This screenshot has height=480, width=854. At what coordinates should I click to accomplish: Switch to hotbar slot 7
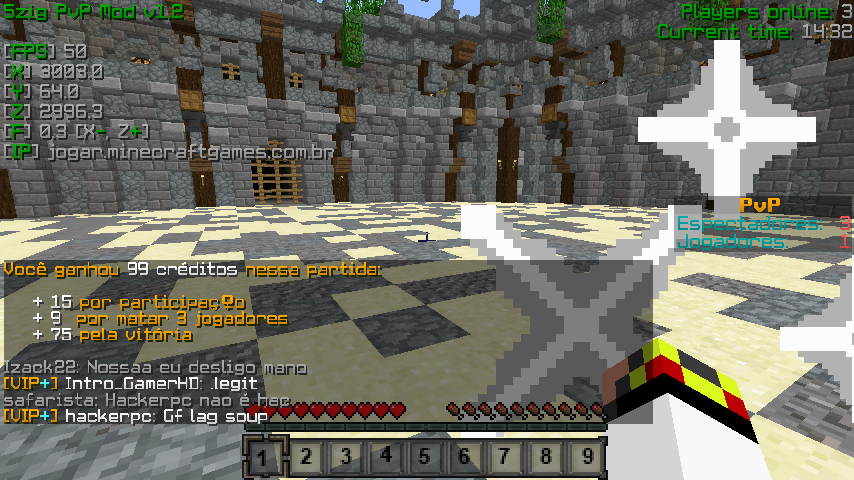click(x=506, y=458)
